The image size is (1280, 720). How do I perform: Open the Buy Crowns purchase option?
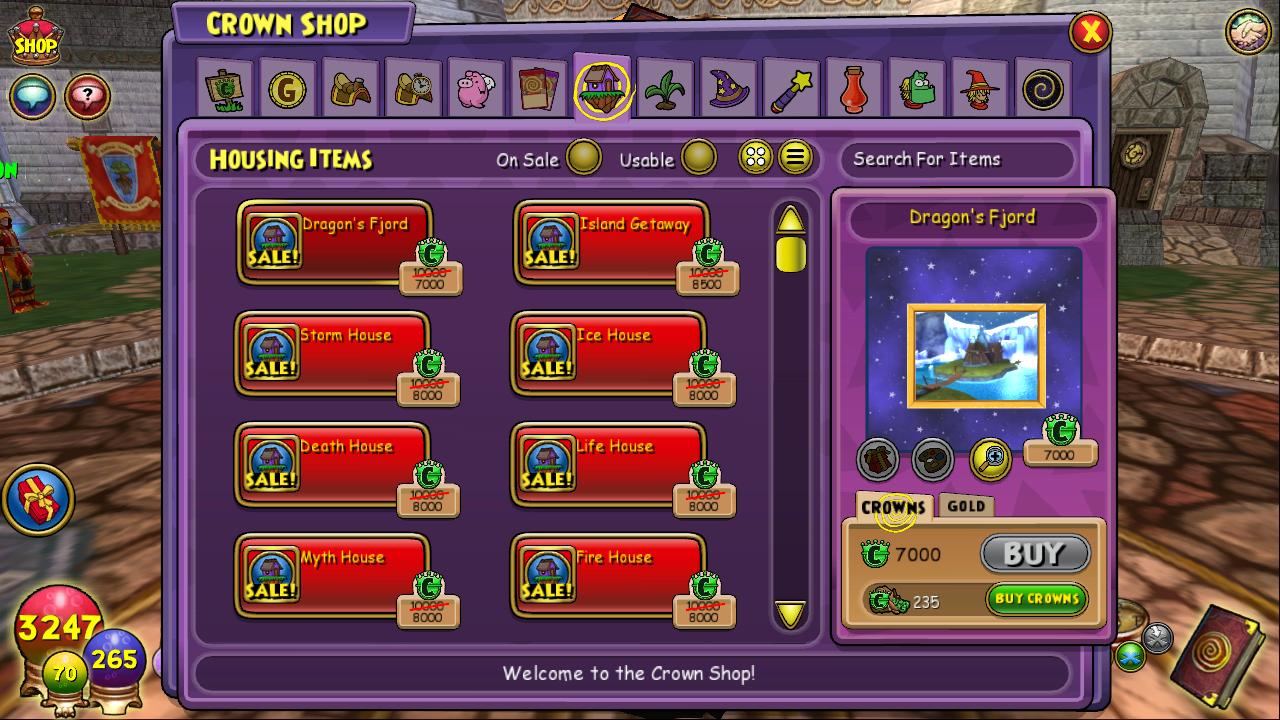tap(1036, 599)
